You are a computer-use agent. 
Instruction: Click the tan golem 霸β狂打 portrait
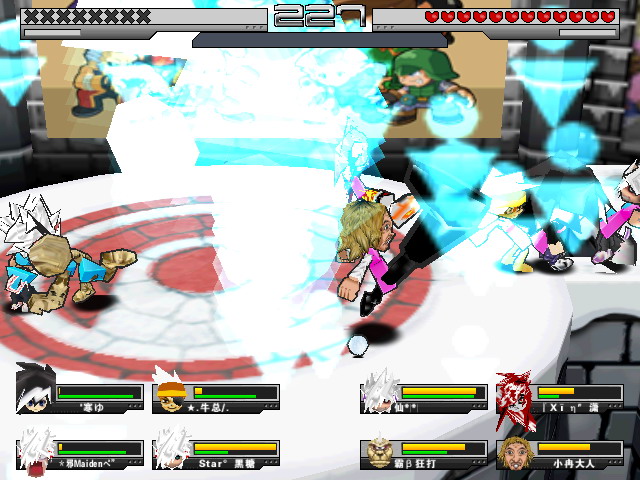(x=379, y=450)
